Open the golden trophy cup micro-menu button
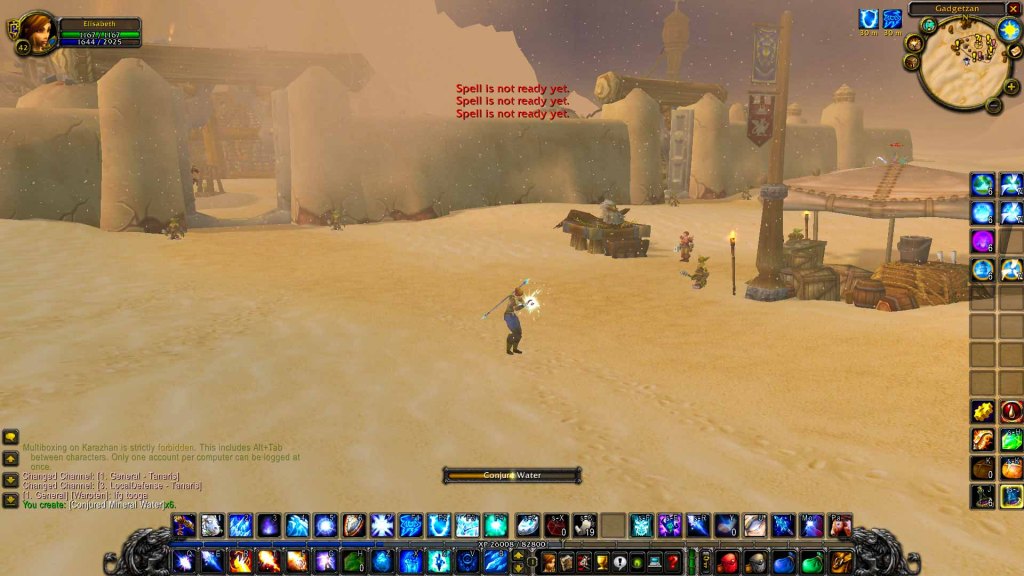 tap(600, 562)
